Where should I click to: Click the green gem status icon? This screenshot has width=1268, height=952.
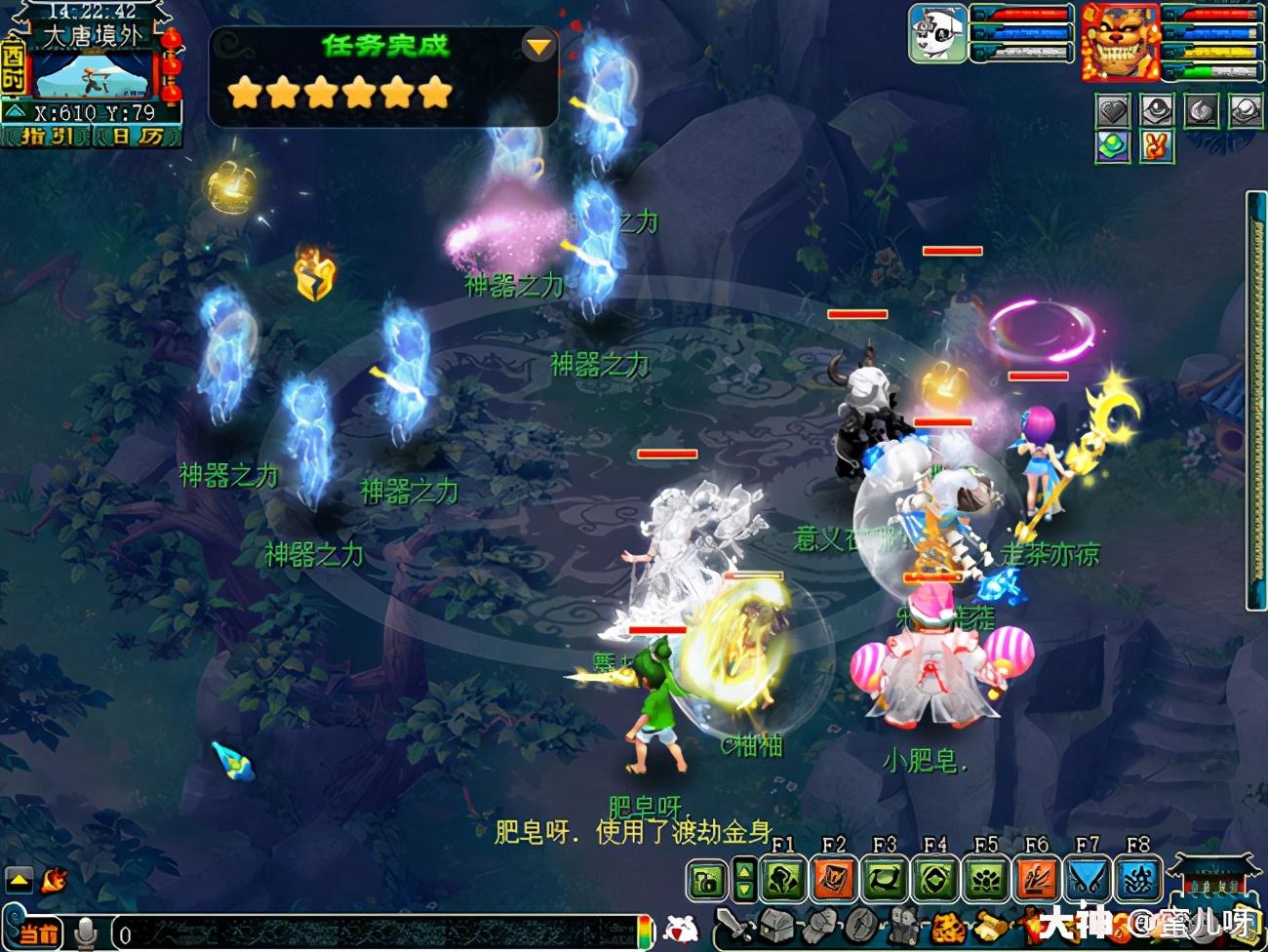pyautogui.click(x=1113, y=147)
